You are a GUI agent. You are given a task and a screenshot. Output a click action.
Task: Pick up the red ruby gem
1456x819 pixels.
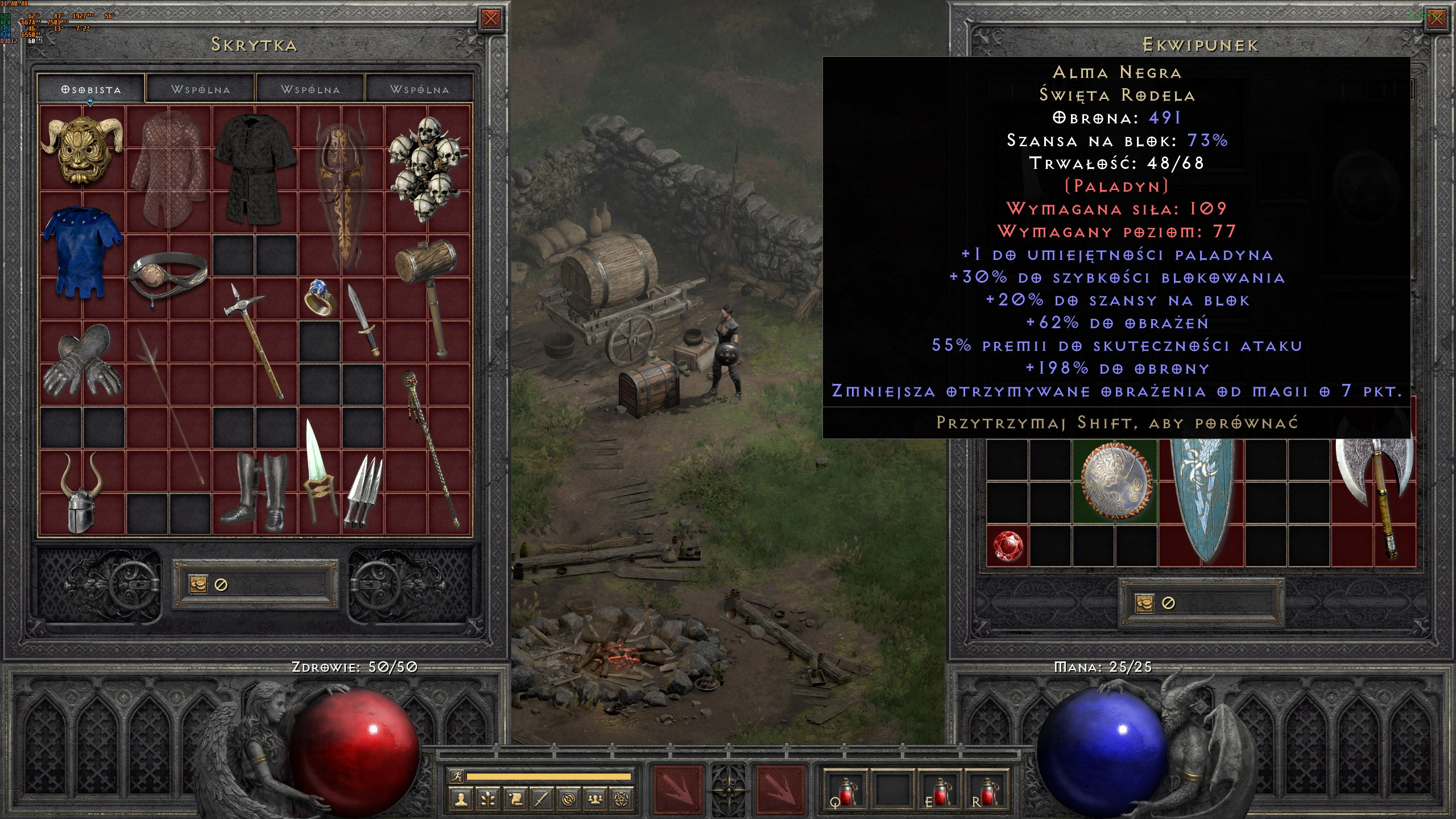click(1008, 546)
